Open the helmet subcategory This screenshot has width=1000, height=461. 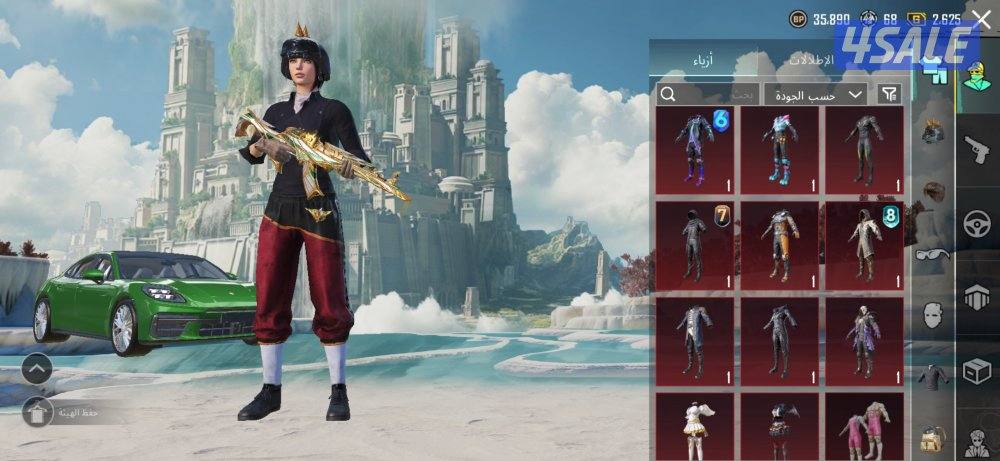[933, 131]
